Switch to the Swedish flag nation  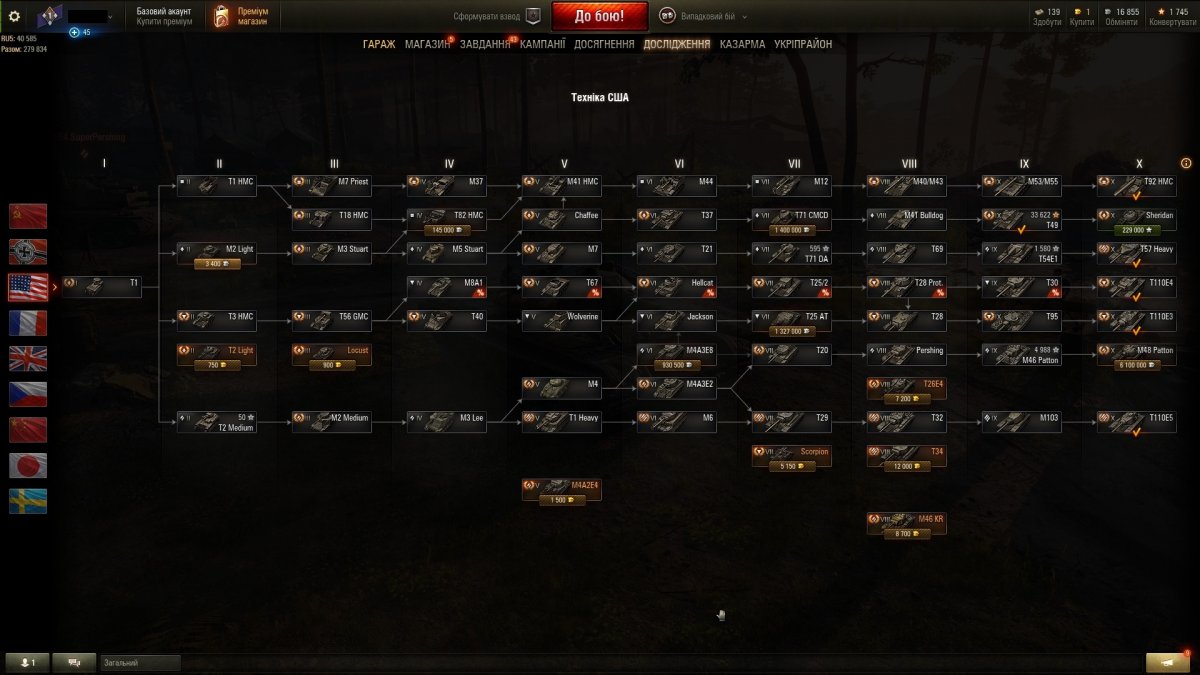(28, 501)
